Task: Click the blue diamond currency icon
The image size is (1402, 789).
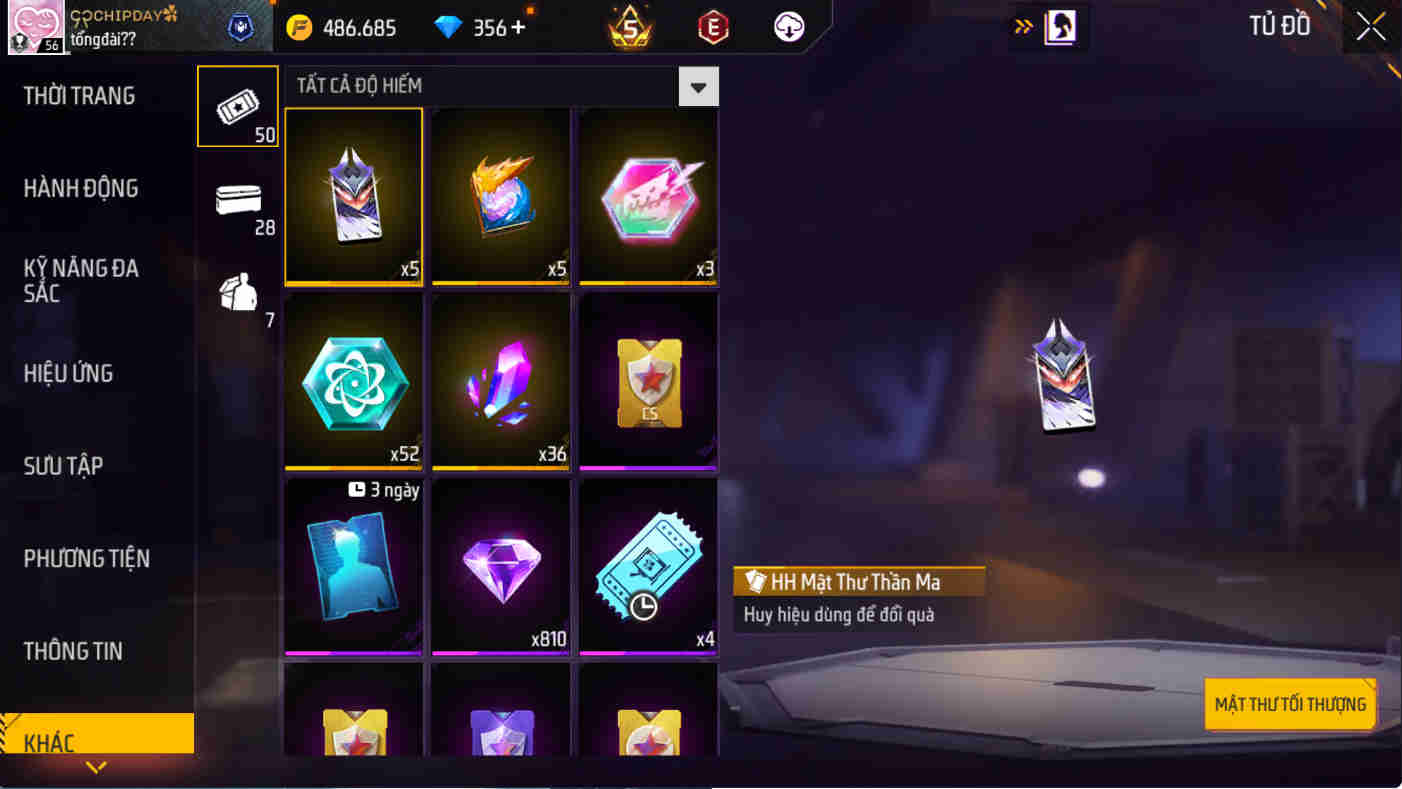Action: [448, 27]
